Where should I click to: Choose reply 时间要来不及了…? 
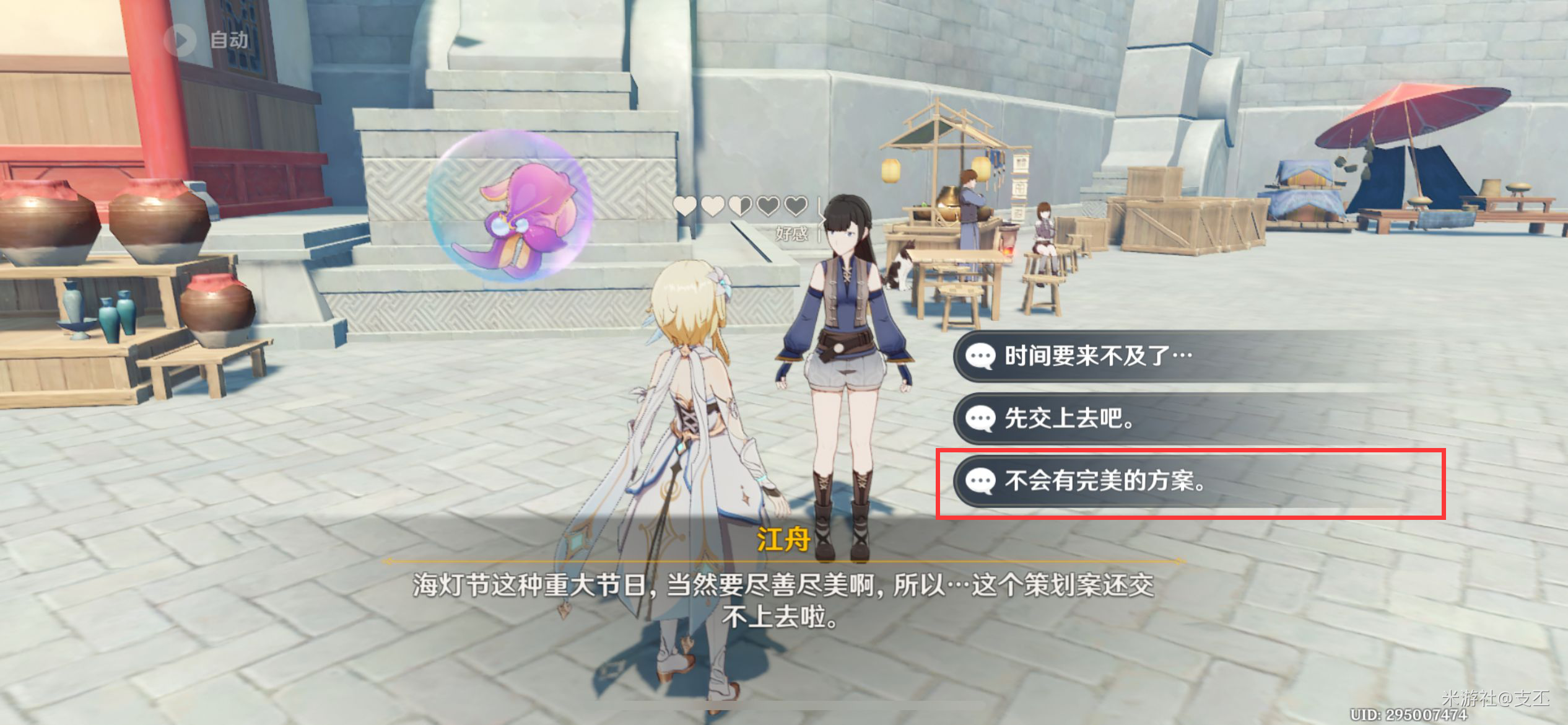click(1097, 356)
